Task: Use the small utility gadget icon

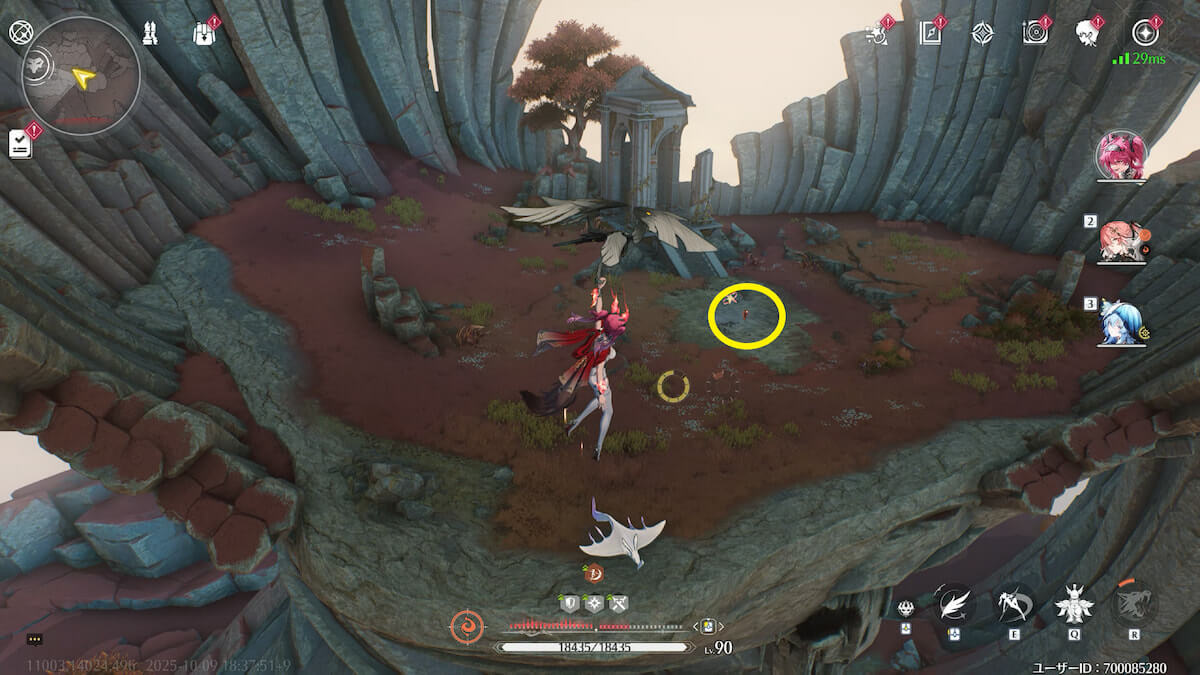Action: [906, 609]
